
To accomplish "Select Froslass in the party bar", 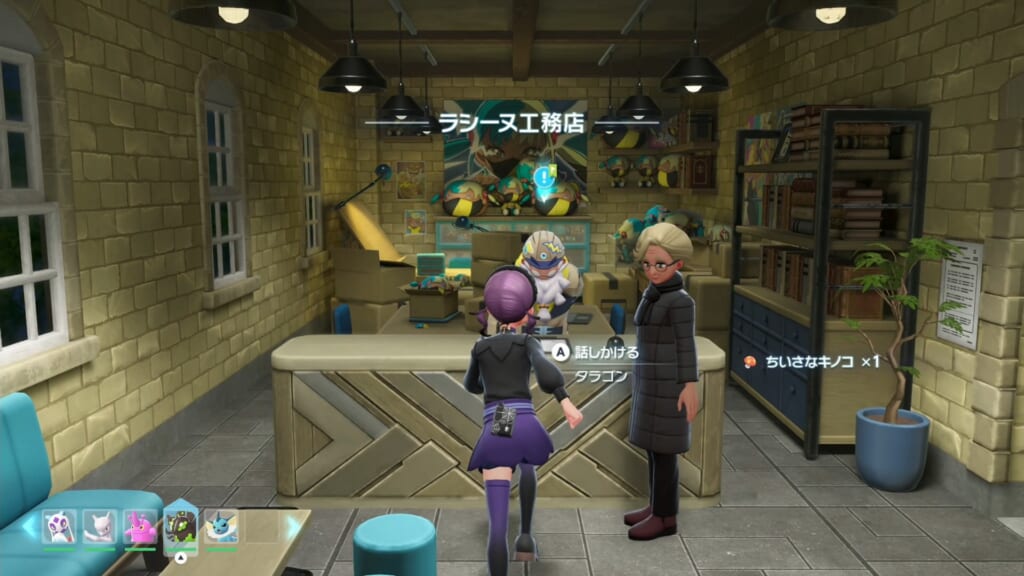I will (59, 526).
